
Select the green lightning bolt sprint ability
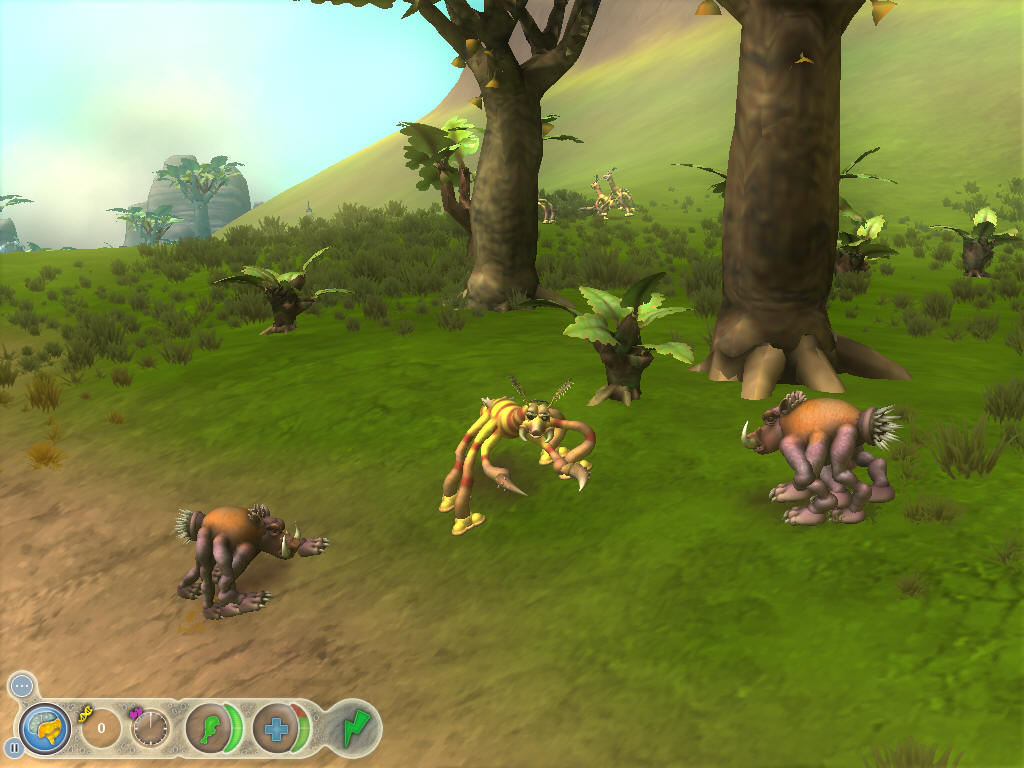(354, 727)
